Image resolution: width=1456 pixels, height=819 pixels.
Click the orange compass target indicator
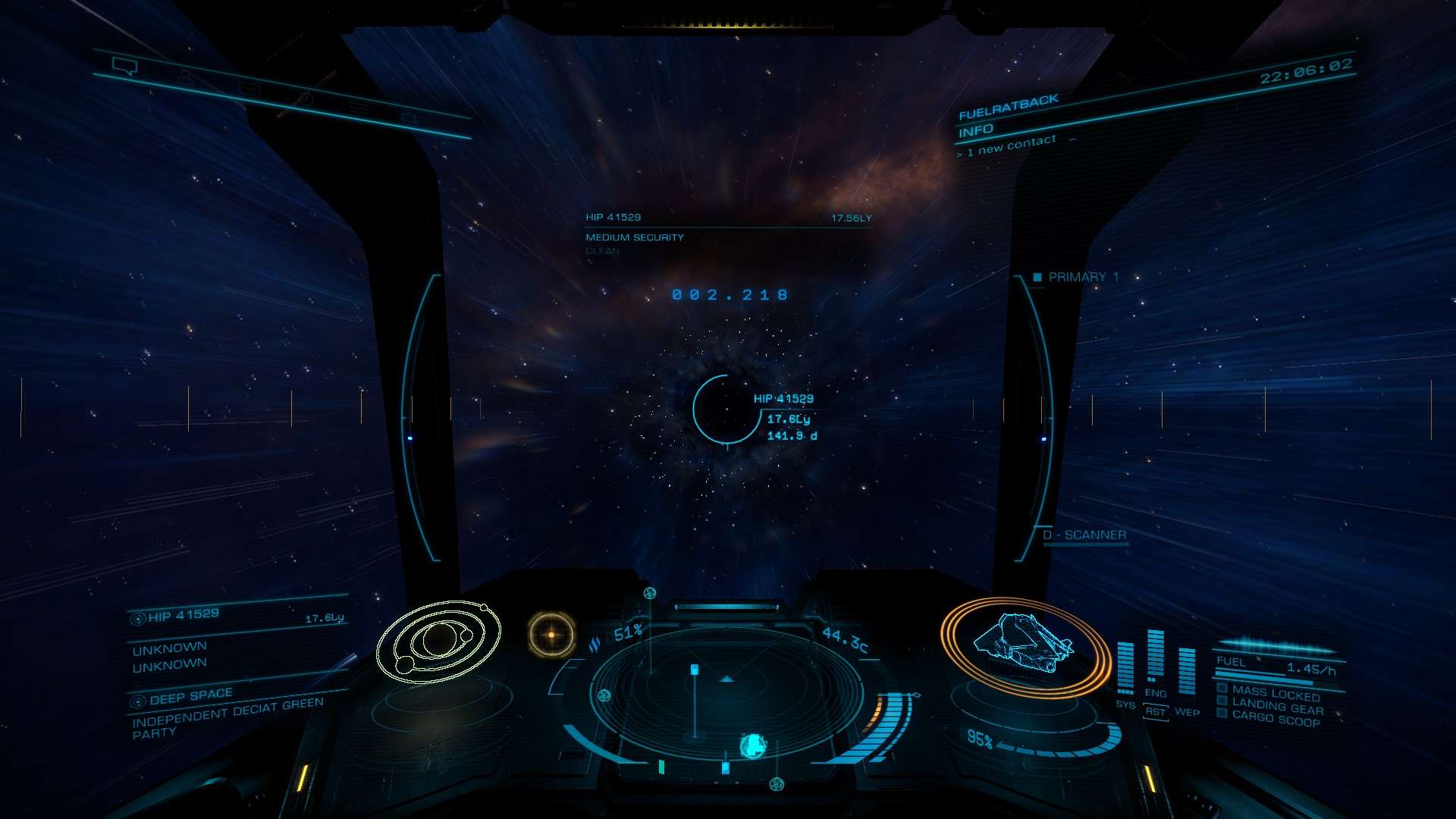click(551, 635)
